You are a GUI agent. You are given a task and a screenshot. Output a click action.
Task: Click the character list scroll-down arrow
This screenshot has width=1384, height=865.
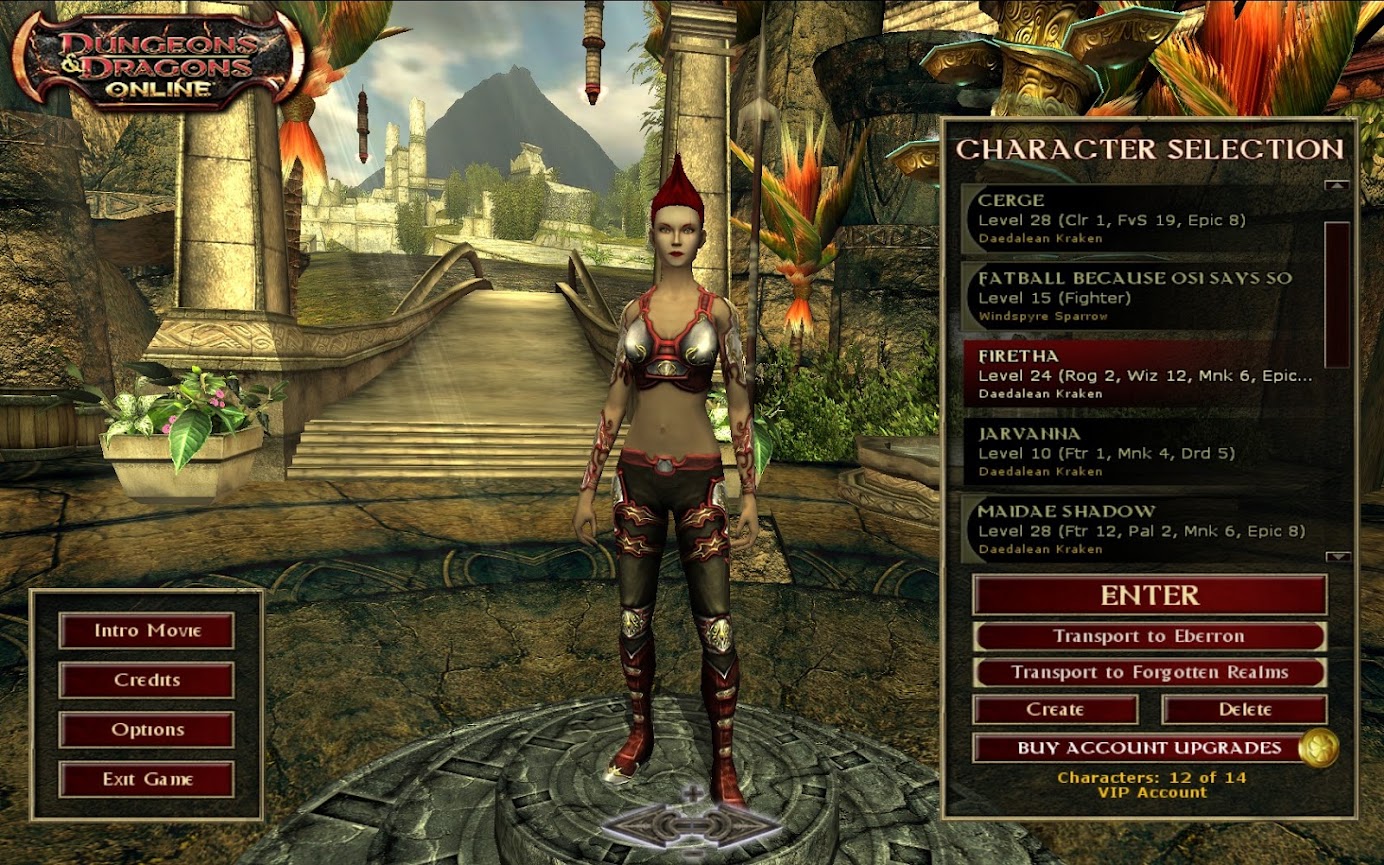(1337, 557)
